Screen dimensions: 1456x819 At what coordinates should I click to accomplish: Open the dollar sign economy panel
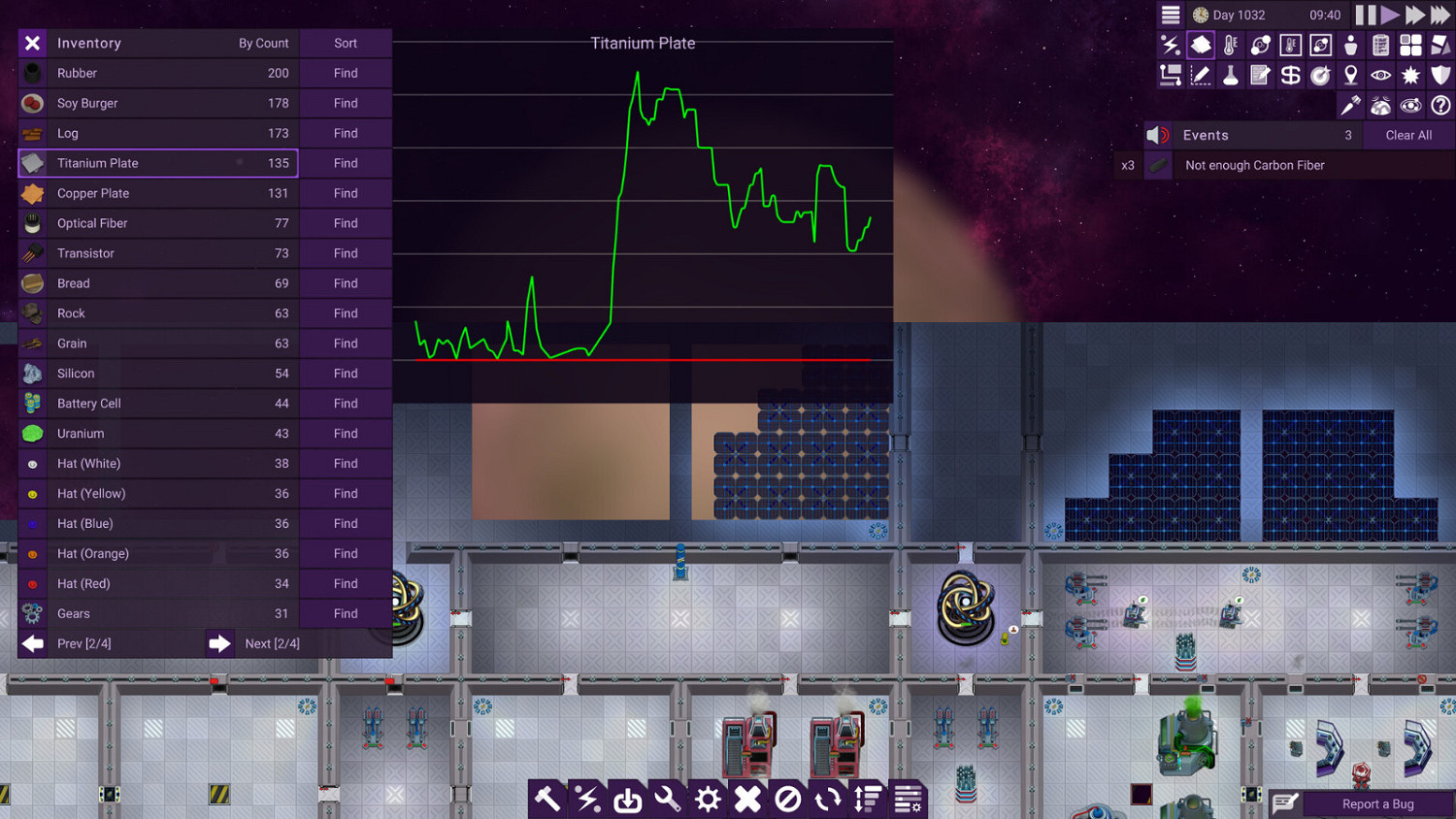pyautogui.click(x=1290, y=74)
